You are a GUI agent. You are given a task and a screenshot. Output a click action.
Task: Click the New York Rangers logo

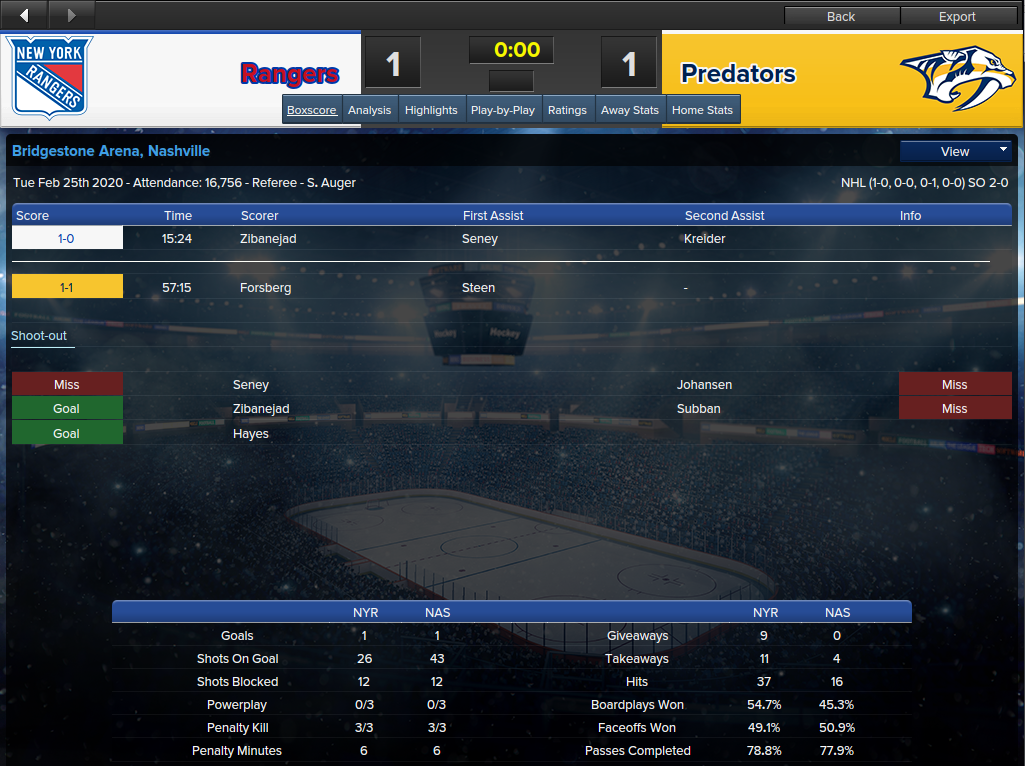pos(52,78)
